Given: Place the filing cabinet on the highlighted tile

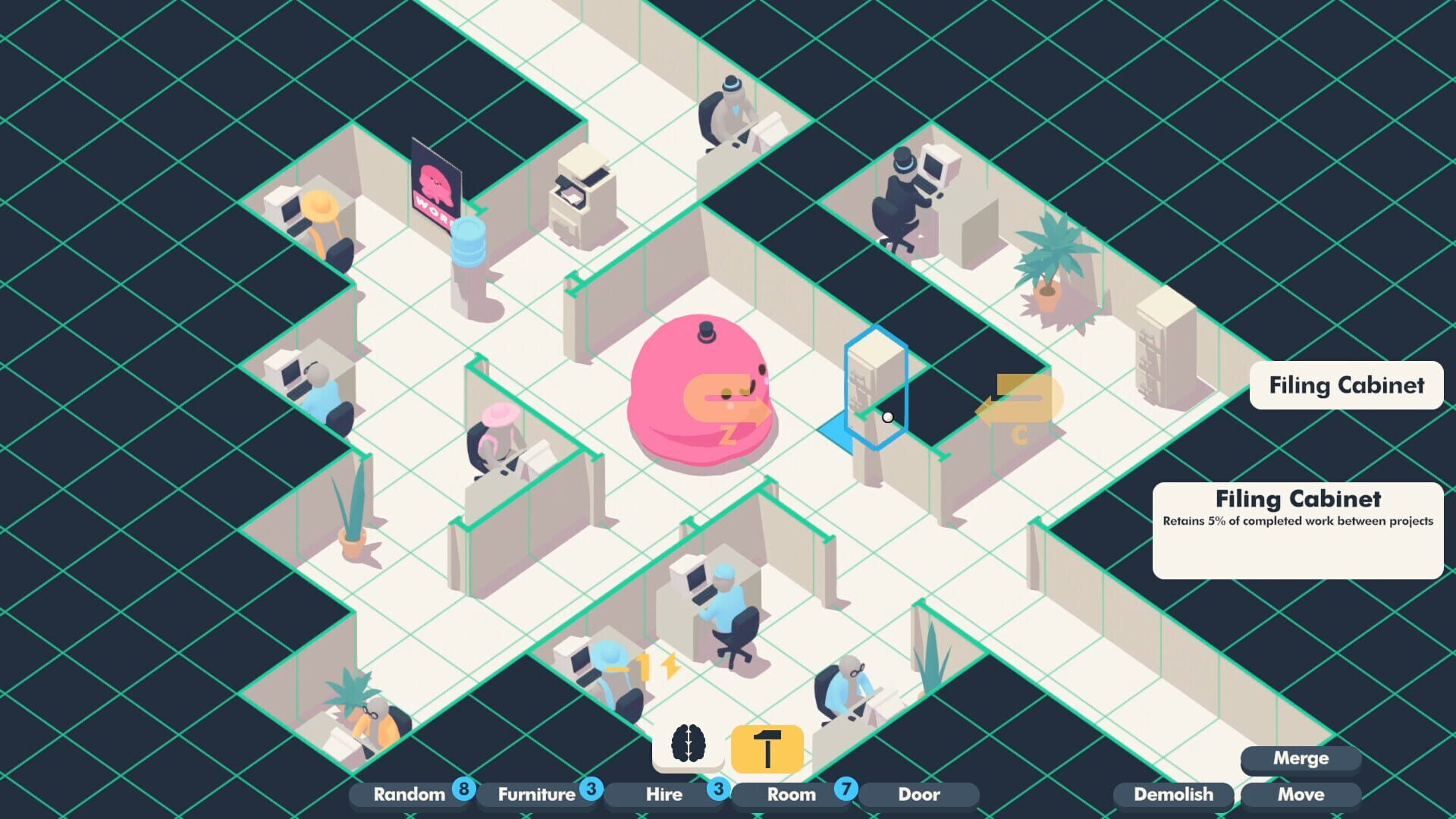Looking at the screenshot, I should pyautogui.click(x=874, y=409).
